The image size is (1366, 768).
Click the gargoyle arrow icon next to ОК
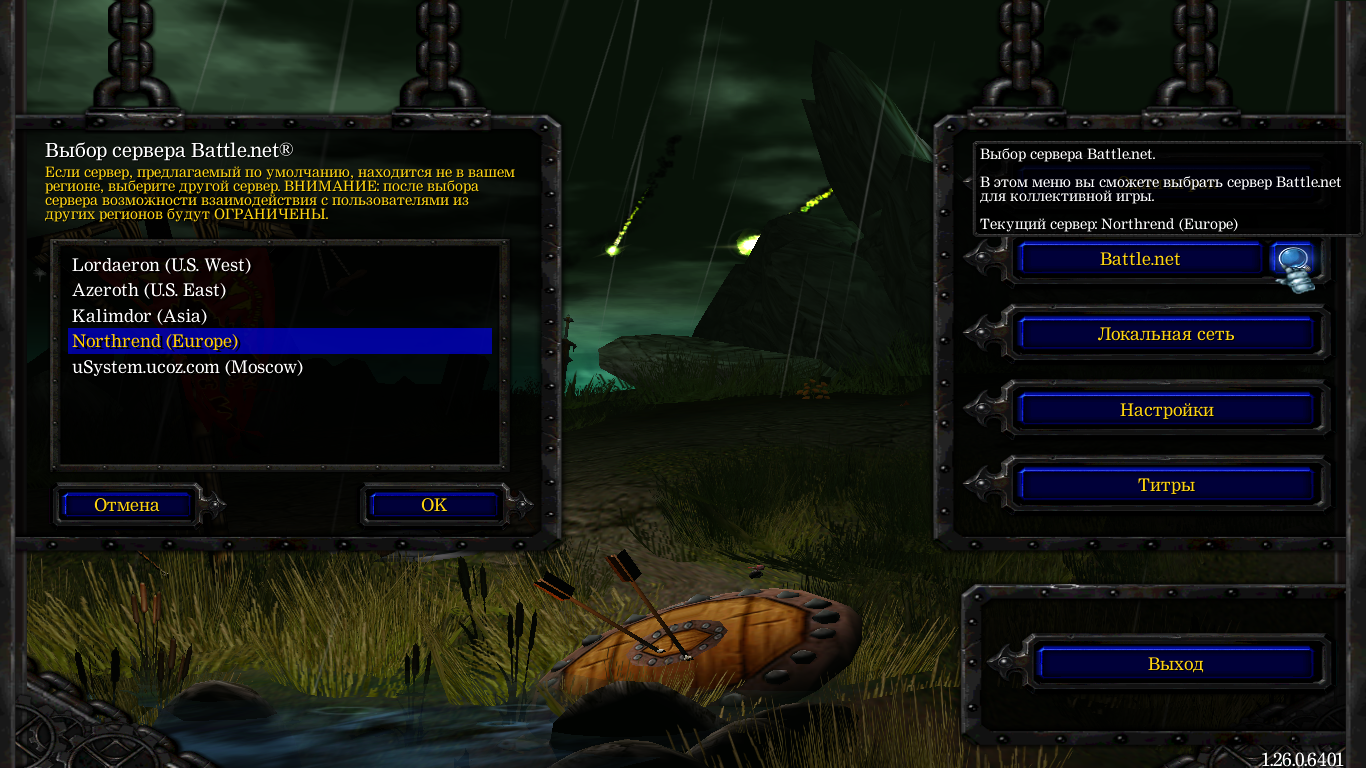(x=519, y=505)
